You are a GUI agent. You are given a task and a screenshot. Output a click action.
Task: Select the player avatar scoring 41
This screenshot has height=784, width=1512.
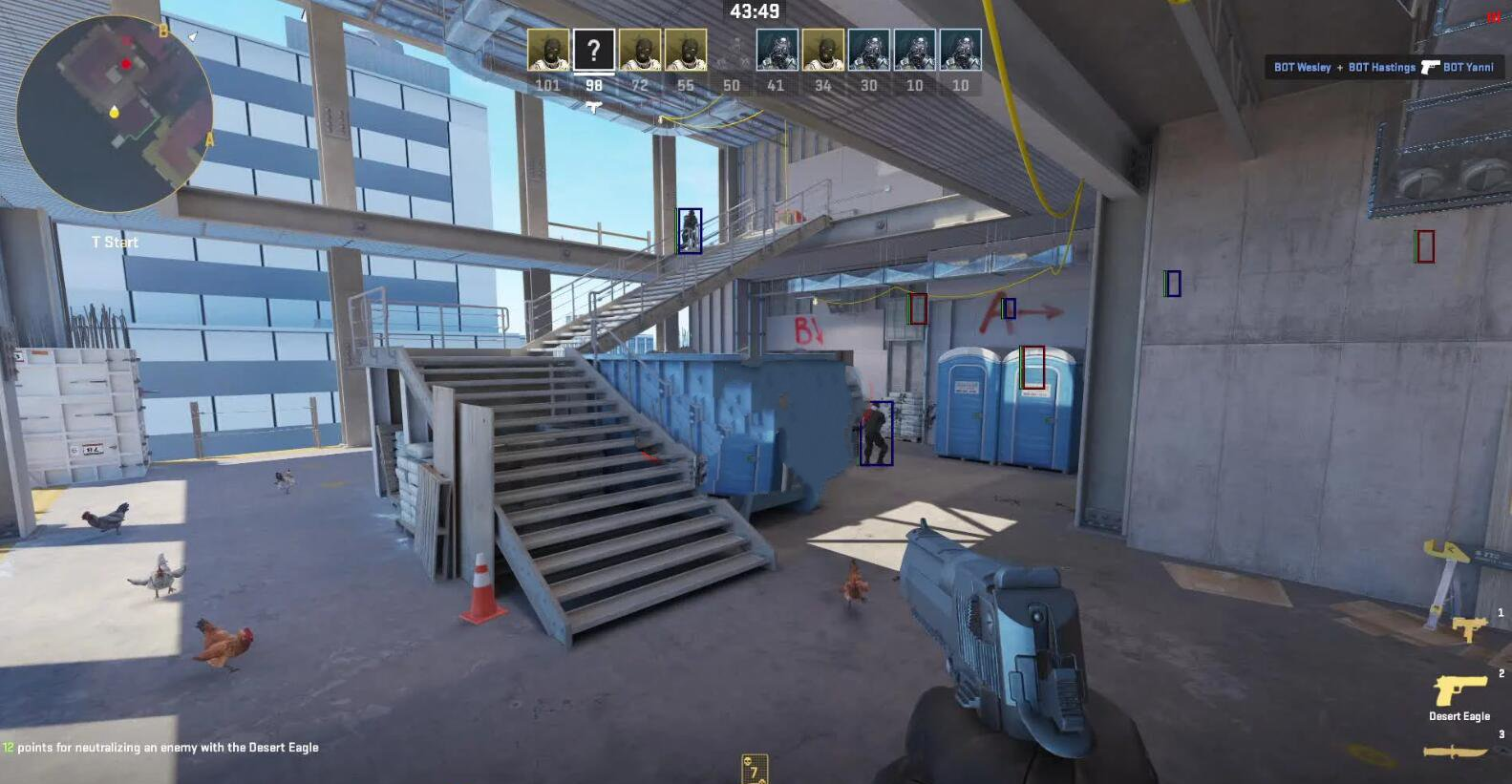[777, 50]
